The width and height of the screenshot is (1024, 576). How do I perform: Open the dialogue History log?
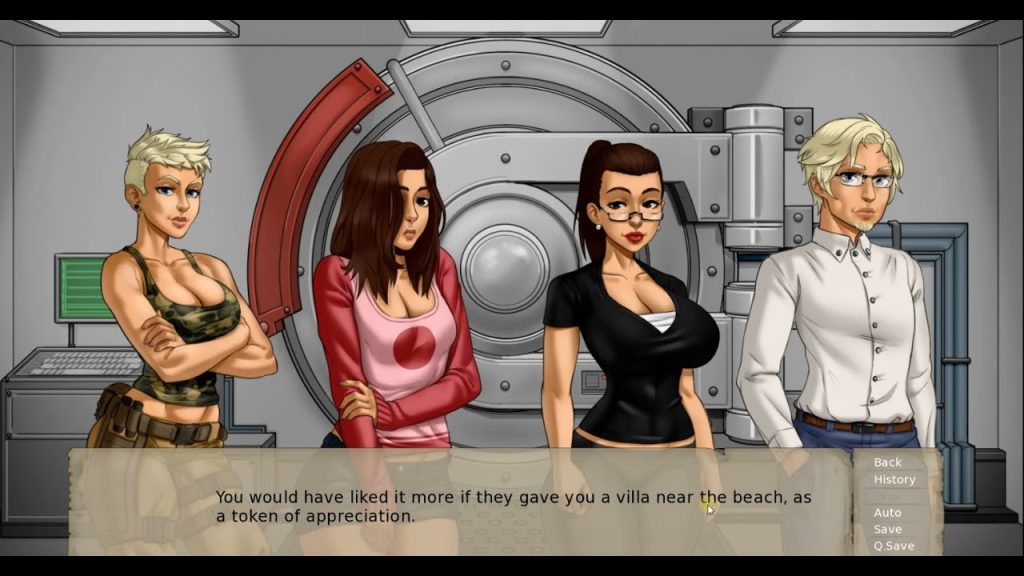click(x=894, y=479)
